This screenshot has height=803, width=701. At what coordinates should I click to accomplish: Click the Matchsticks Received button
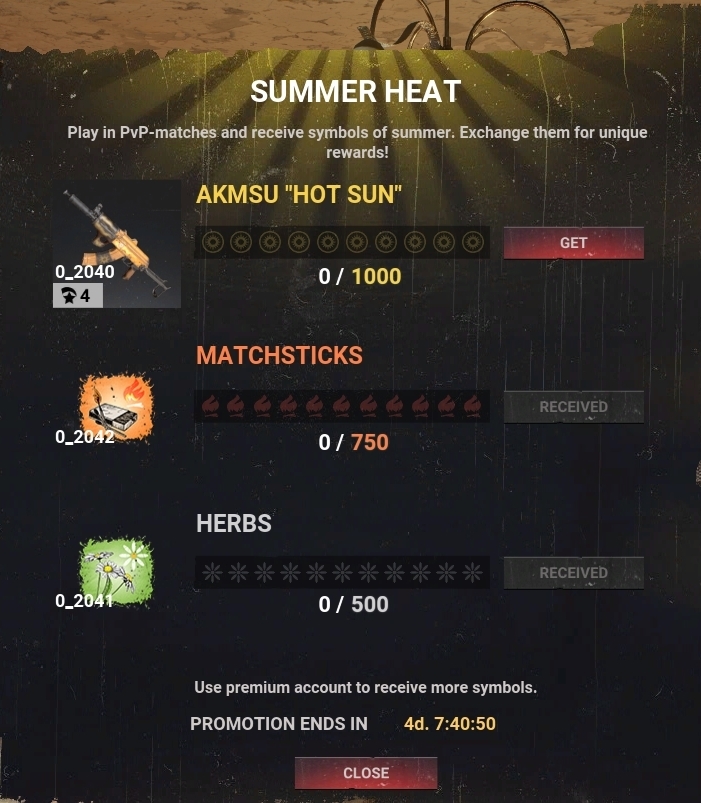(573, 407)
